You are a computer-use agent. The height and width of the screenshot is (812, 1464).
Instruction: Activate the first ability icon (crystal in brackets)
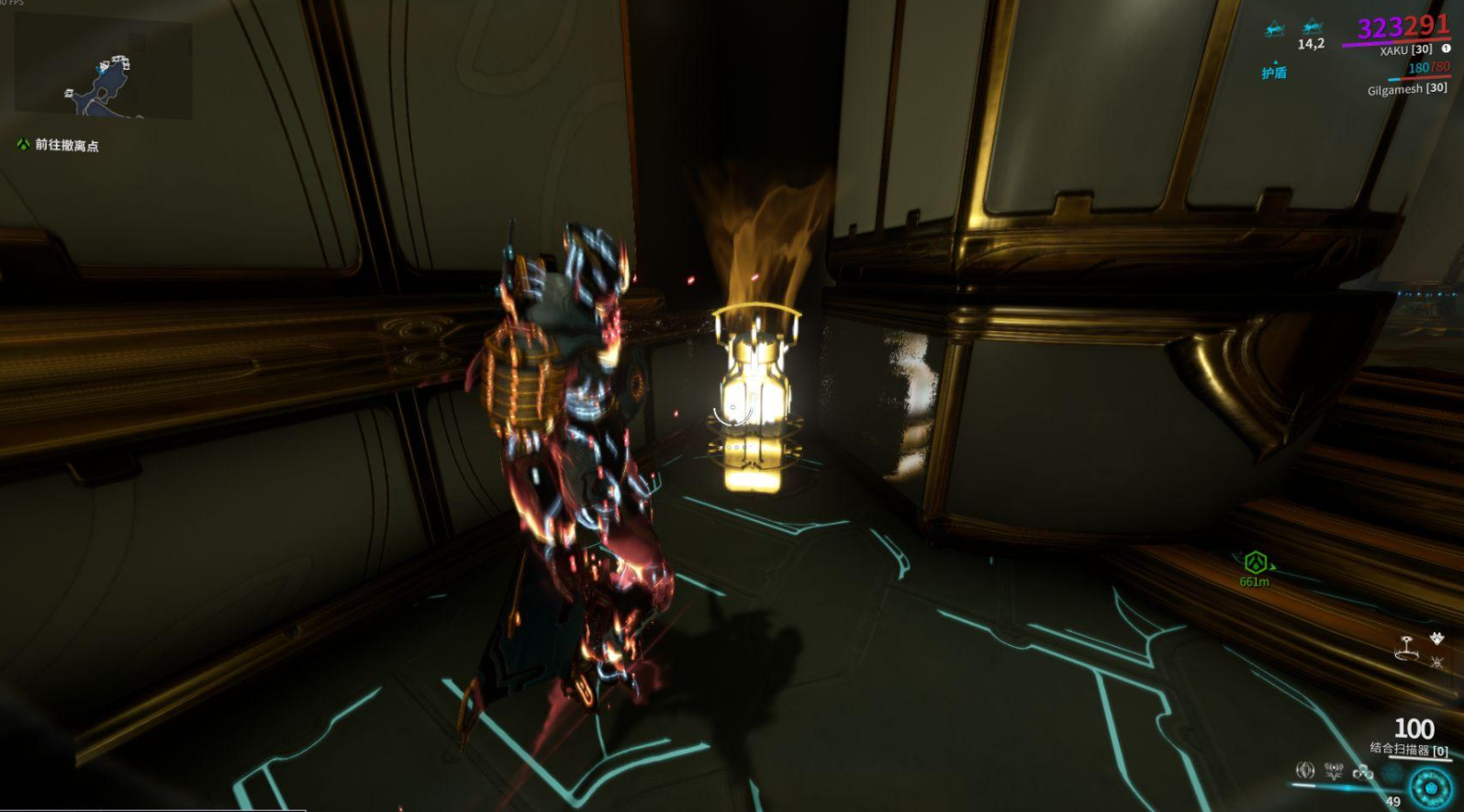click(x=1304, y=771)
